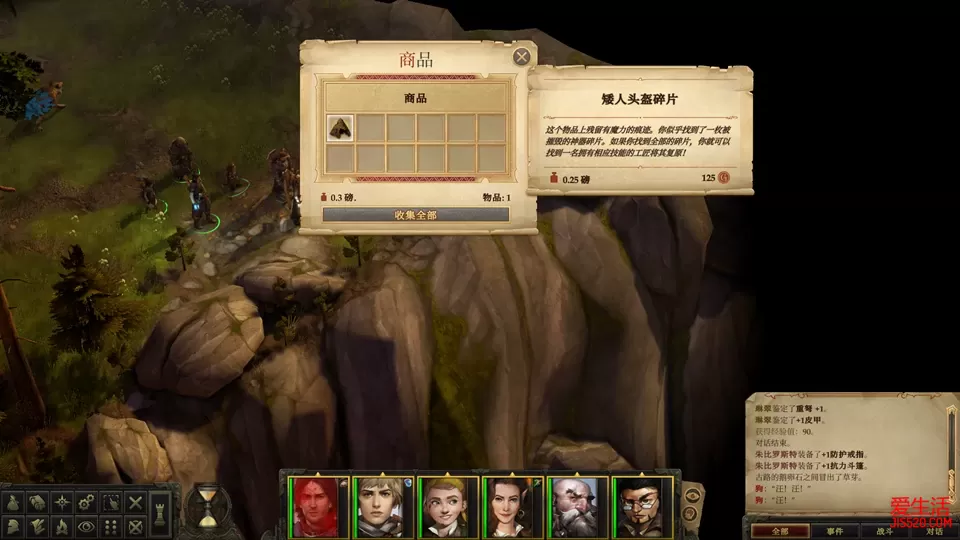Click the campfire rest icon
Image resolution: width=960 pixels, height=540 pixels.
62,525
